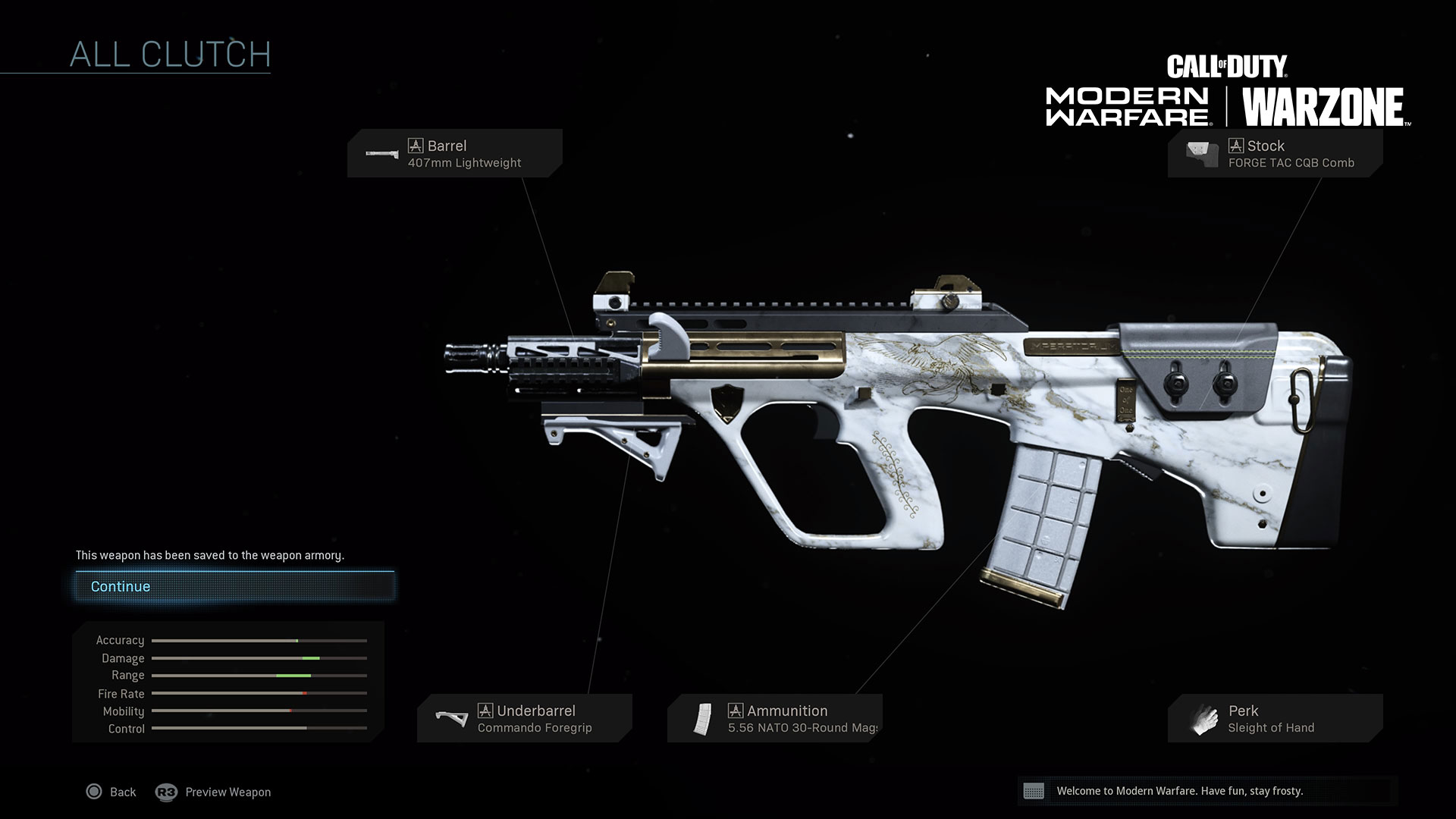Activate Preview Weapon

(214, 792)
